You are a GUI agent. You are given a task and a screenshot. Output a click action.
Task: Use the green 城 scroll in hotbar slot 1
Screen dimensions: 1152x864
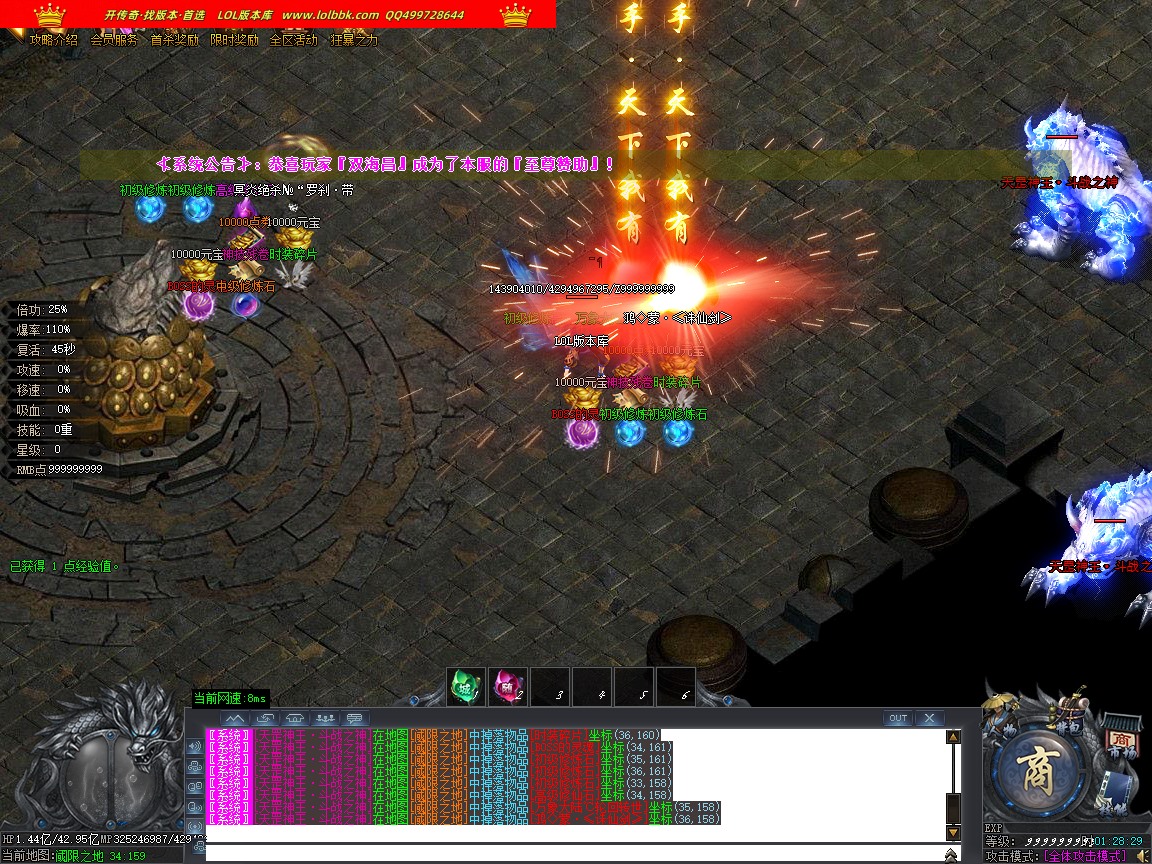tap(465, 687)
